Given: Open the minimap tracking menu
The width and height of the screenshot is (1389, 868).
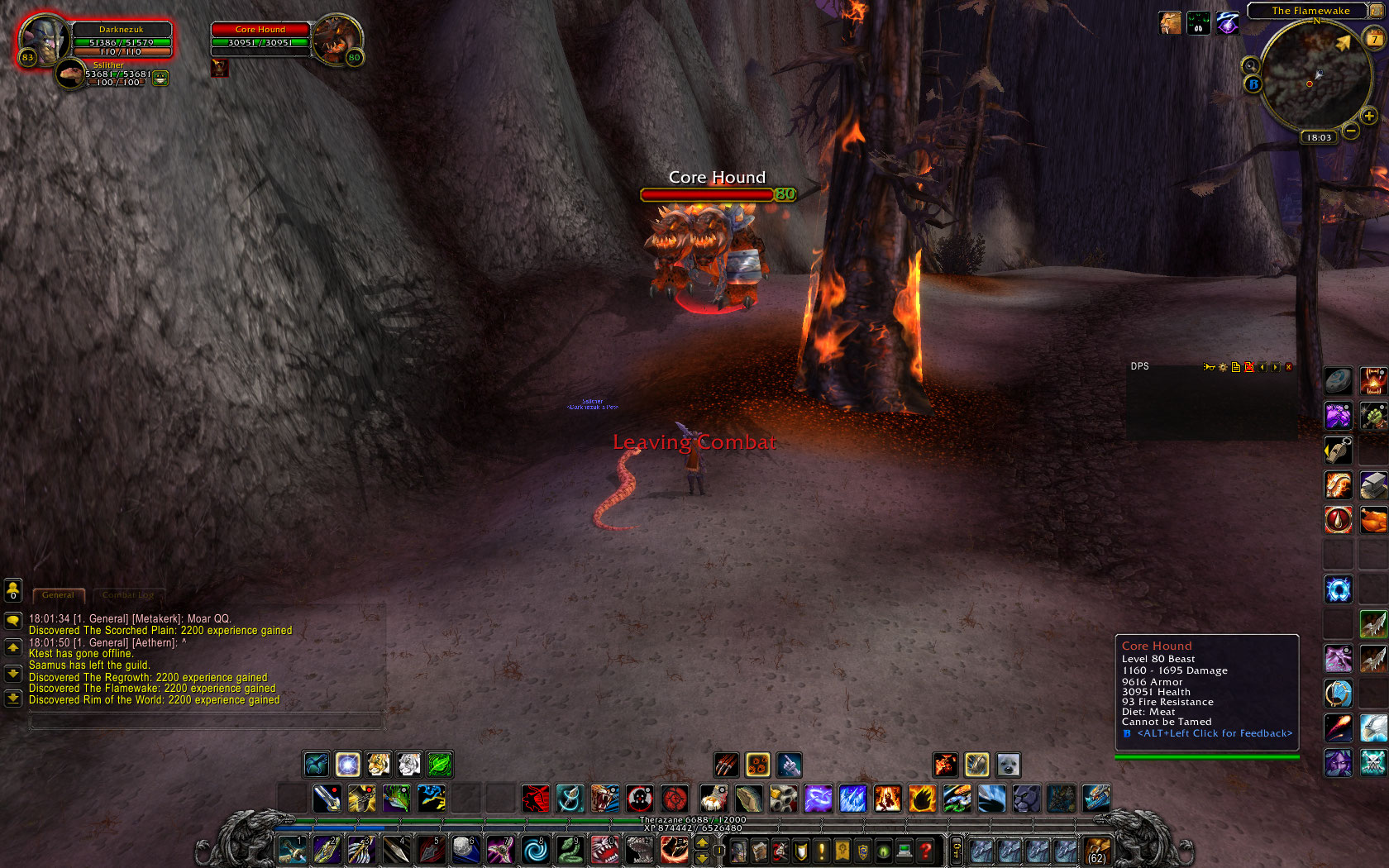Looking at the screenshot, I should pos(1250,66).
